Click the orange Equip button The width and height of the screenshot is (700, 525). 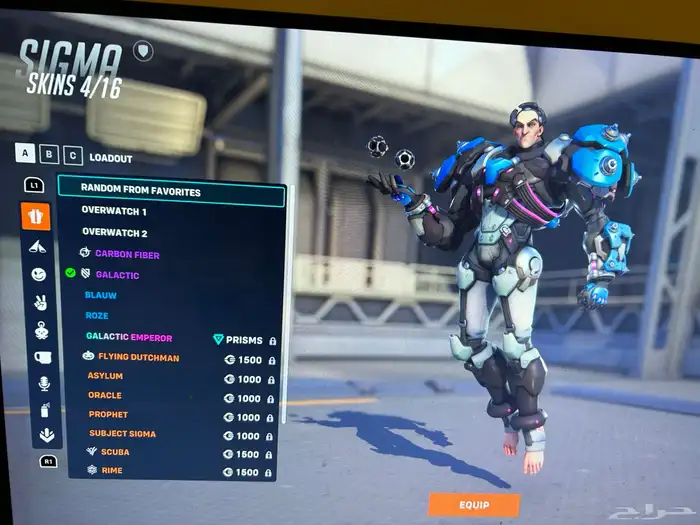(474, 505)
